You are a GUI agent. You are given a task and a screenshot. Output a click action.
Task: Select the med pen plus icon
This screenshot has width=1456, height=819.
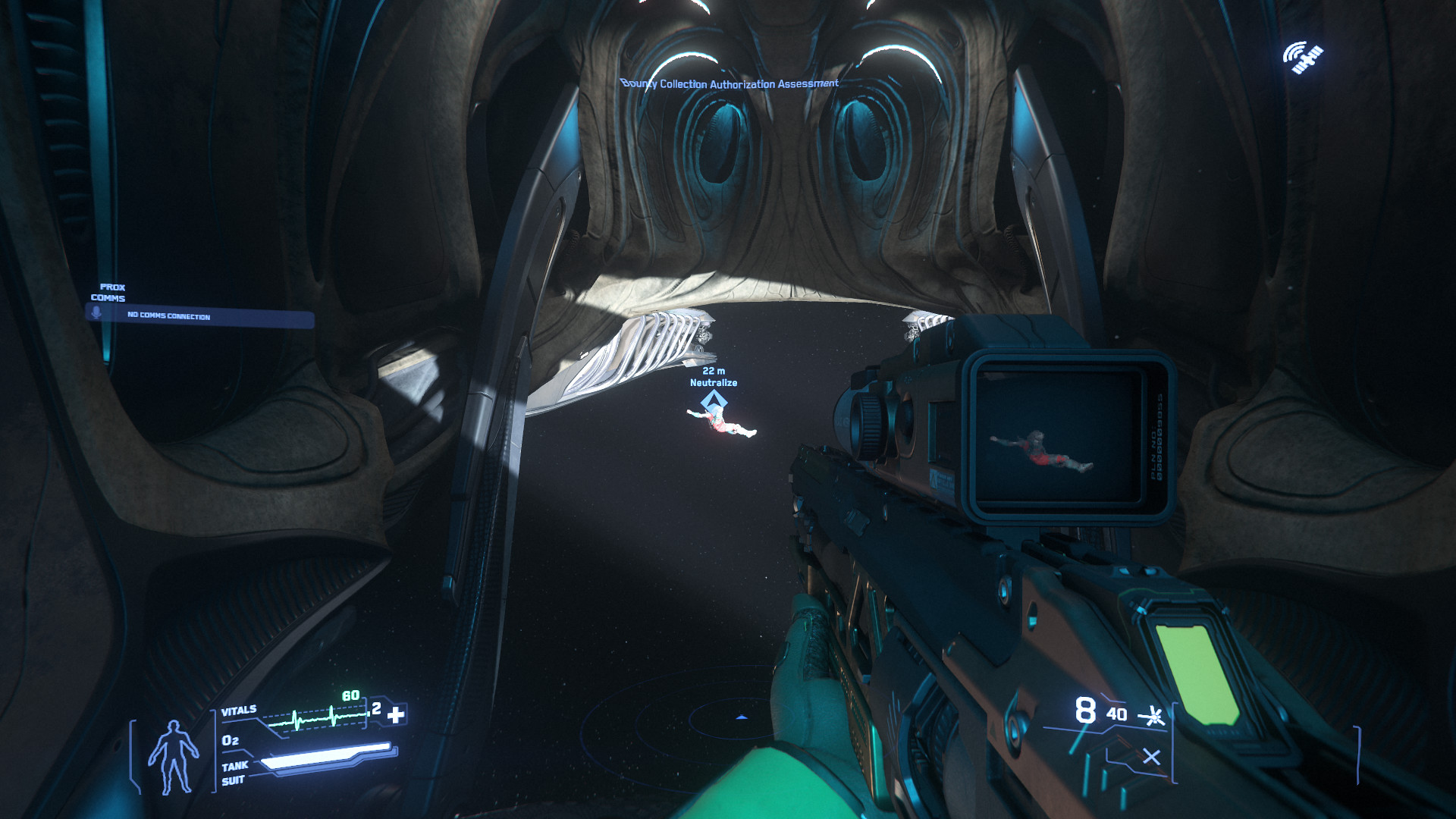coord(396,714)
